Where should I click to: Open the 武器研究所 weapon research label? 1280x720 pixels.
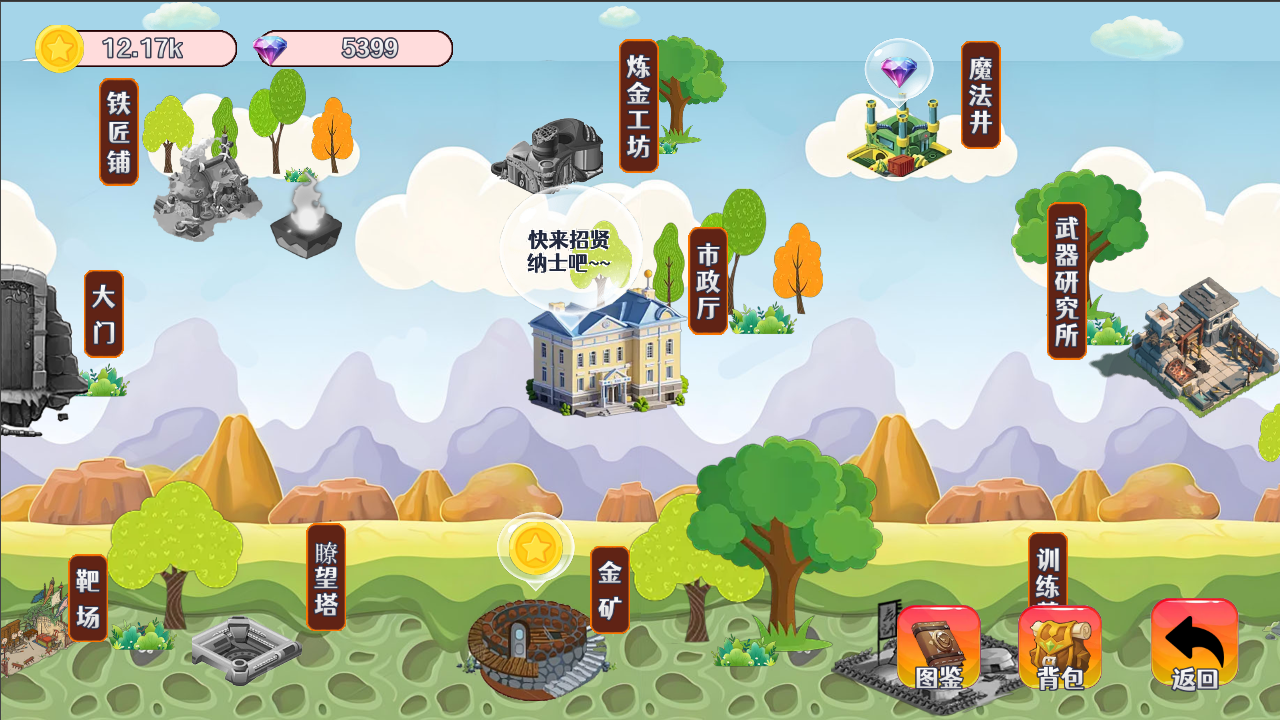coord(1066,281)
